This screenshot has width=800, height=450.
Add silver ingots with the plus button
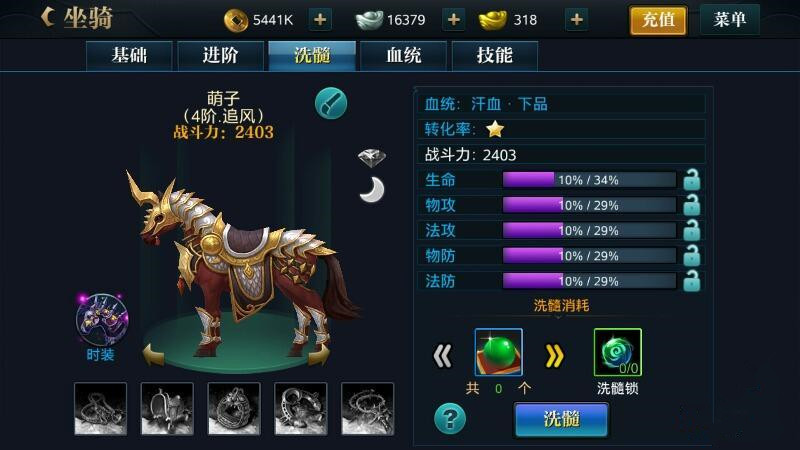(453, 19)
